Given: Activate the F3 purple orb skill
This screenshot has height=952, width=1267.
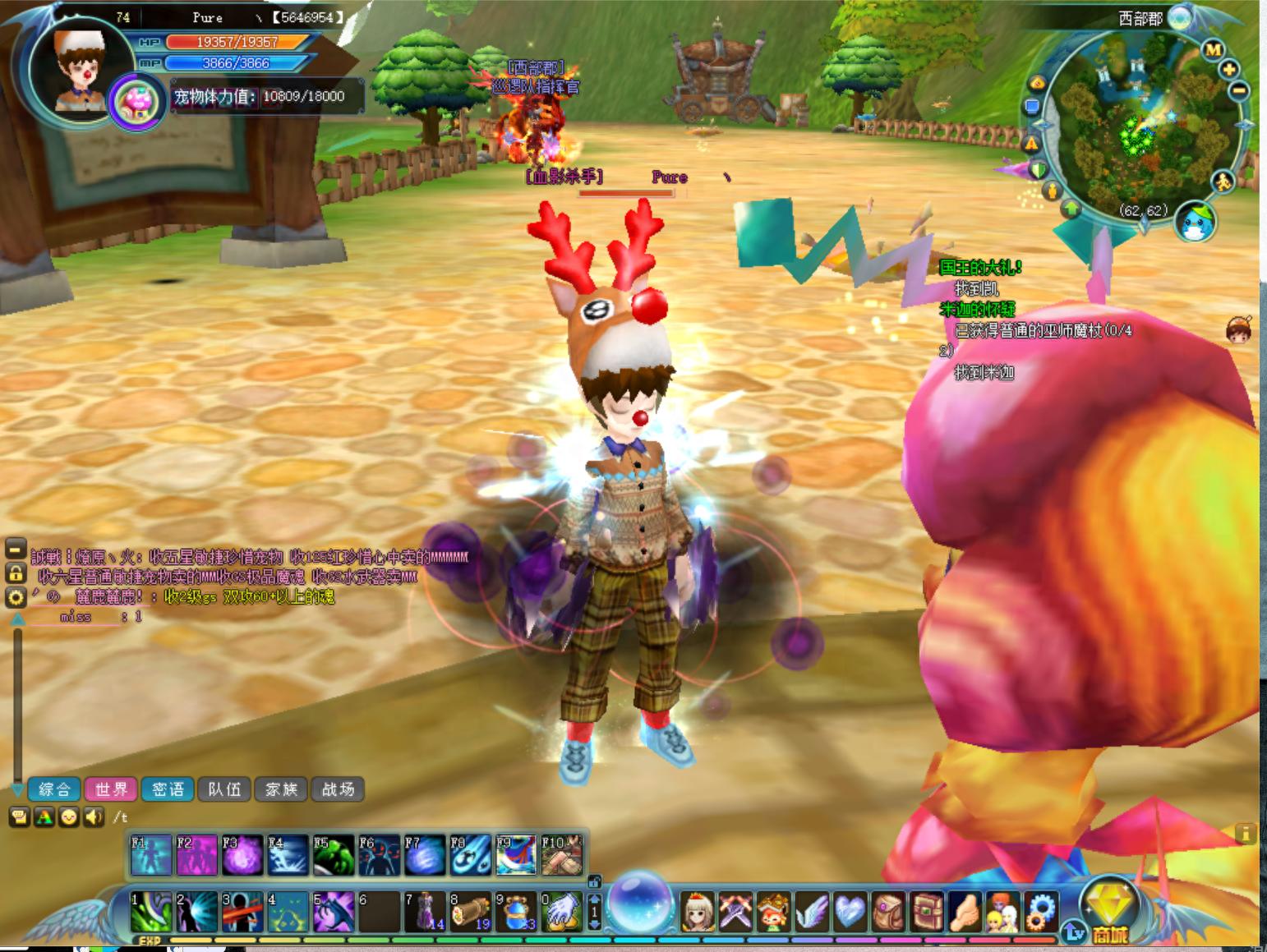Looking at the screenshot, I should click(x=242, y=855).
